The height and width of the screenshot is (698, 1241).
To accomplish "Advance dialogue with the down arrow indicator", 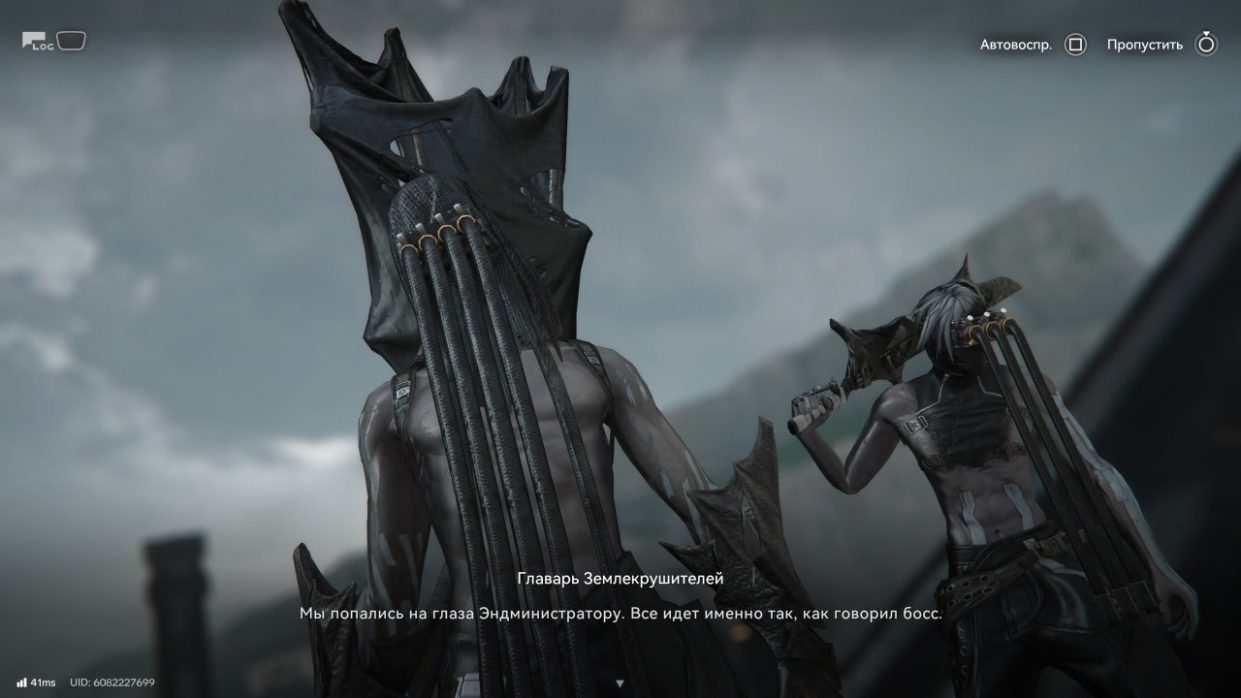I will pos(619,683).
